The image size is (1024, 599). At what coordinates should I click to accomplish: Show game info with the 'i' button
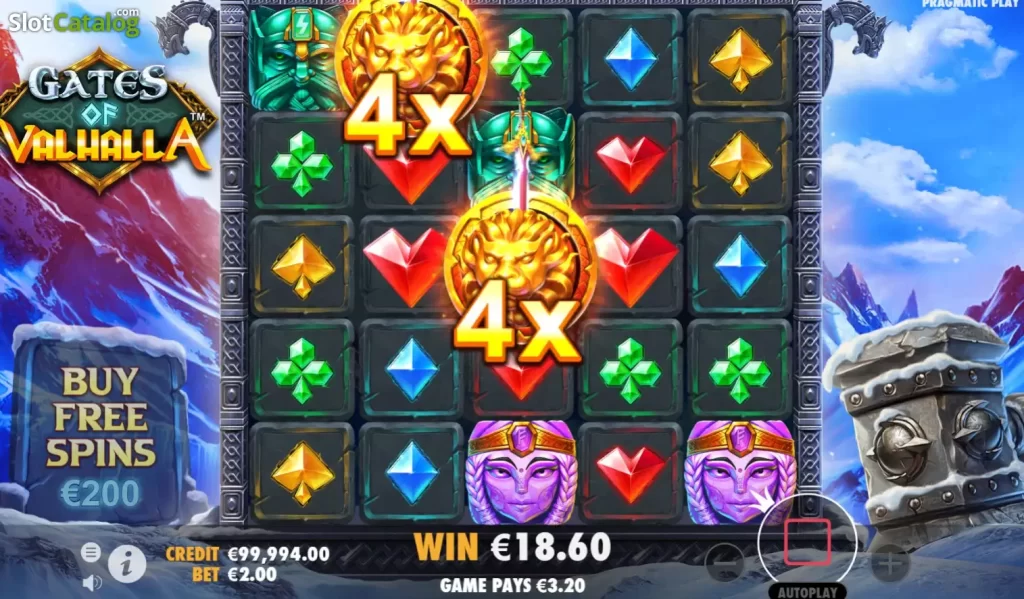coord(126,565)
